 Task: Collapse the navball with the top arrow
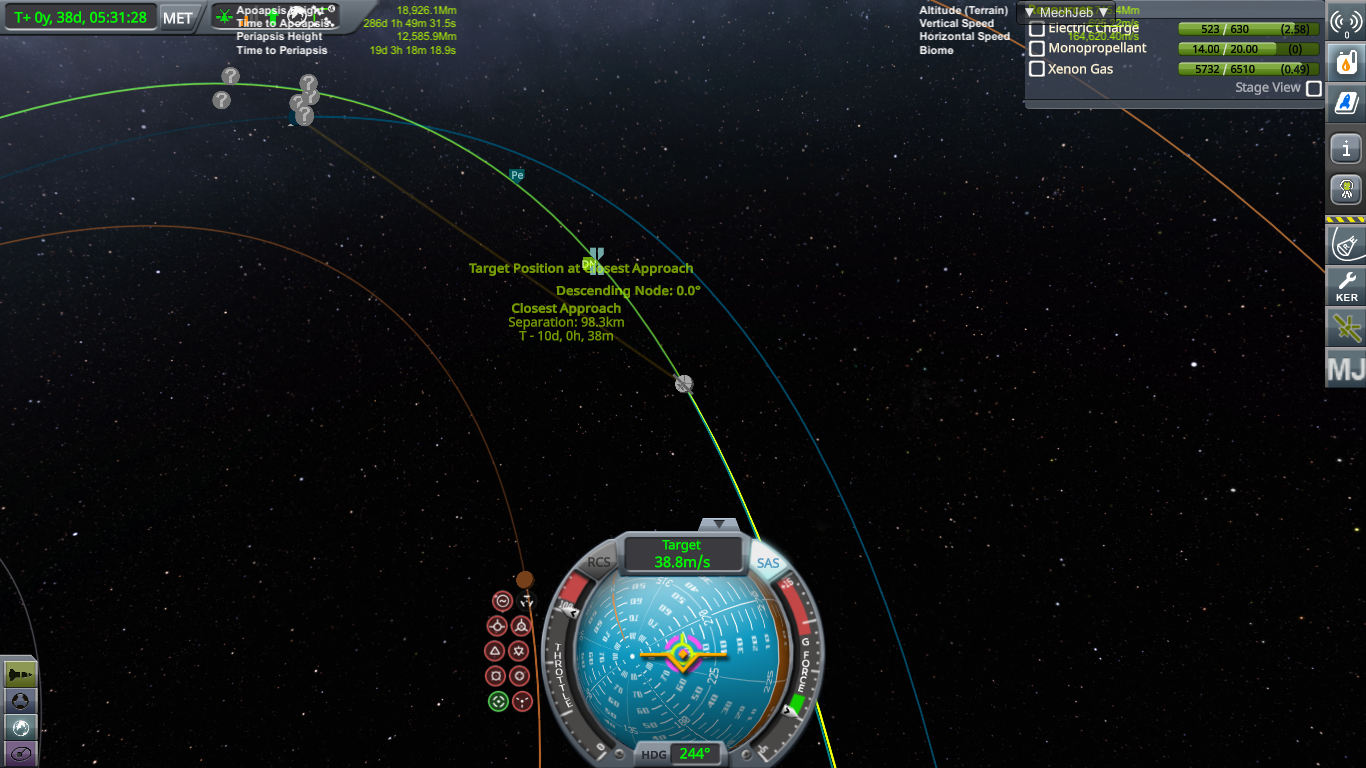(x=719, y=524)
